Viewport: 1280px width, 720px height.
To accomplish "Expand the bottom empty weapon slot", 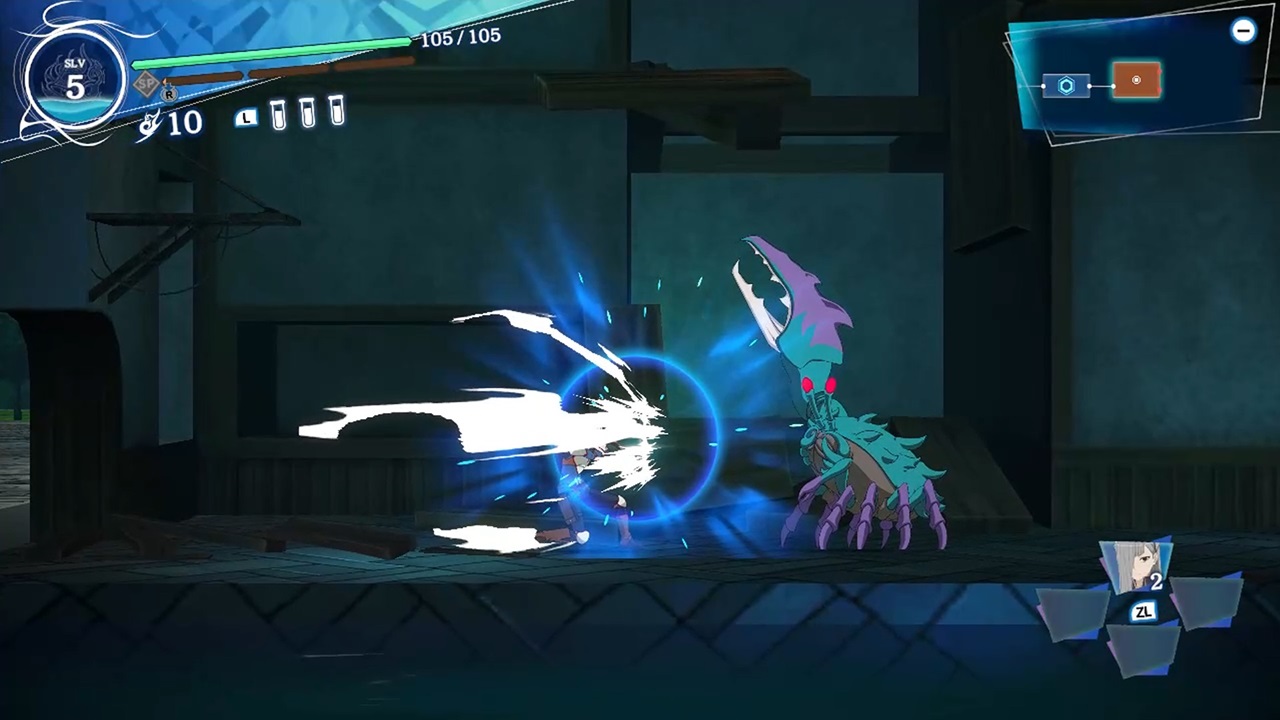I will [1143, 652].
